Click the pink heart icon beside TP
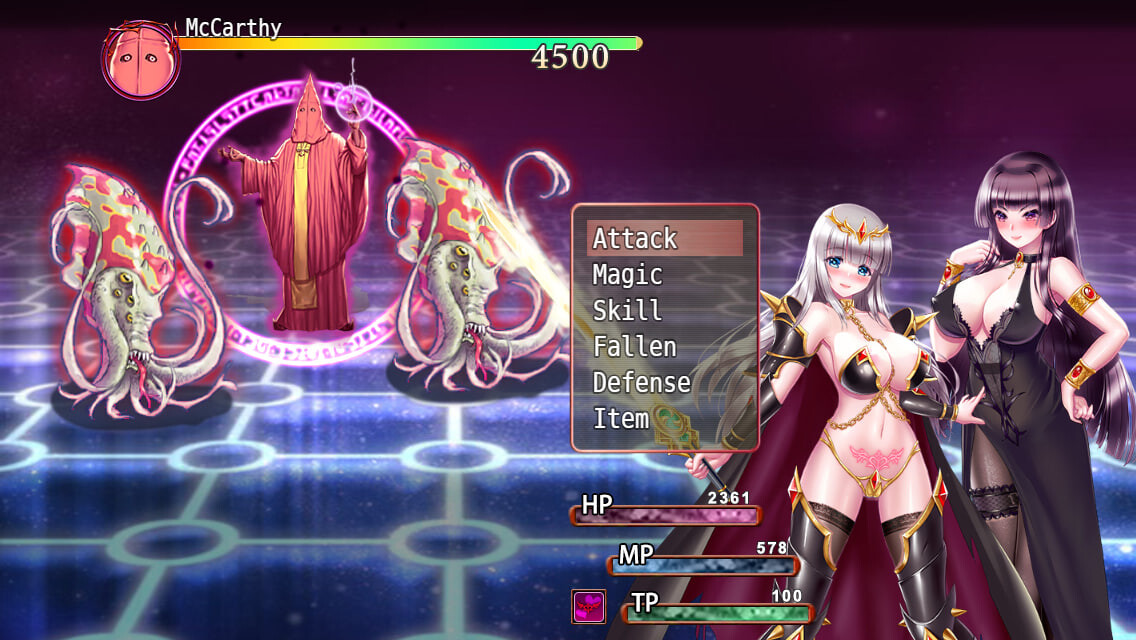This screenshot has height=640, width=1136. tap(588, 607)
